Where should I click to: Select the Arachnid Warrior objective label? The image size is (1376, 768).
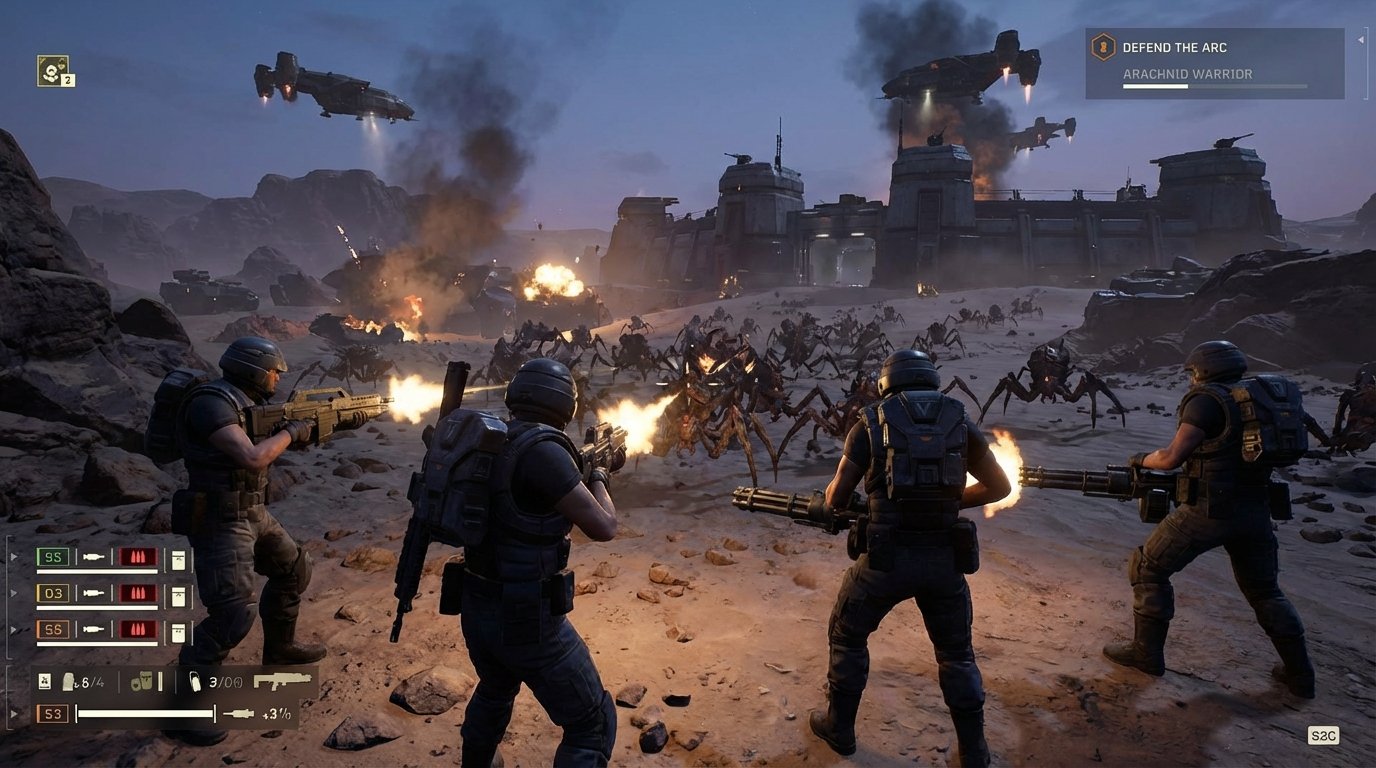pyautogui.click(x=1188, y=74)
